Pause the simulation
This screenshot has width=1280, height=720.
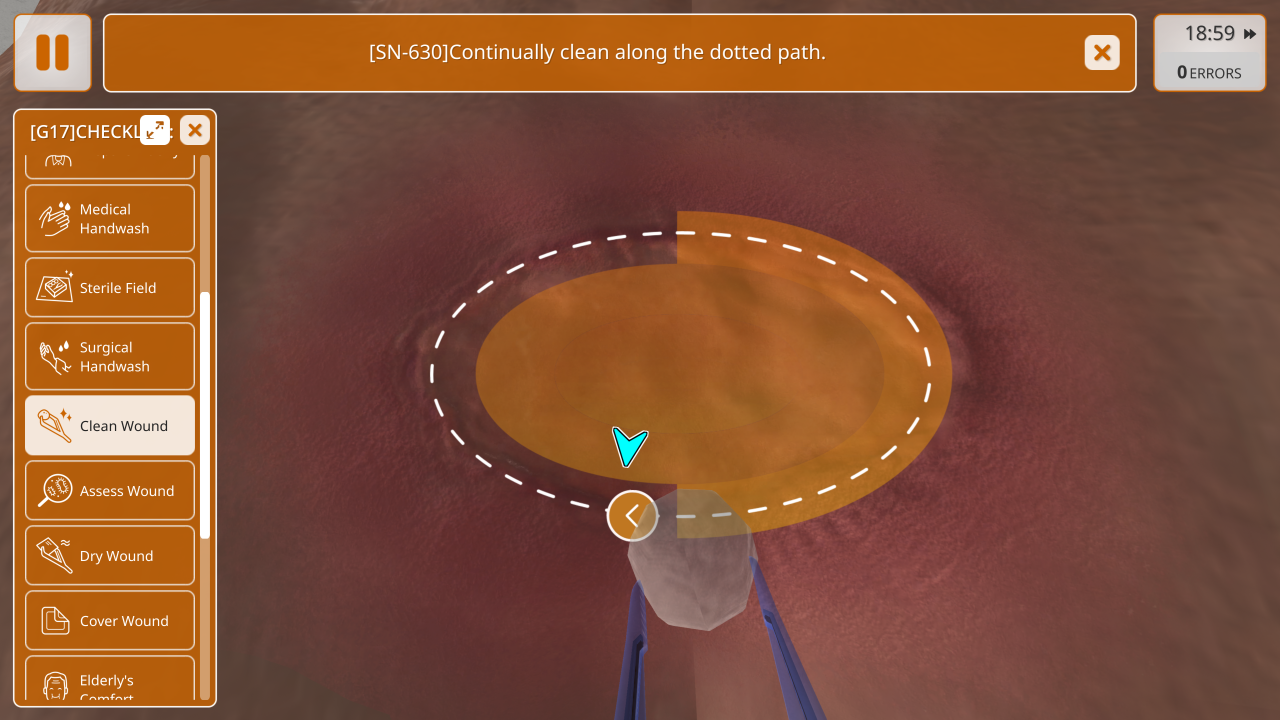53,53
